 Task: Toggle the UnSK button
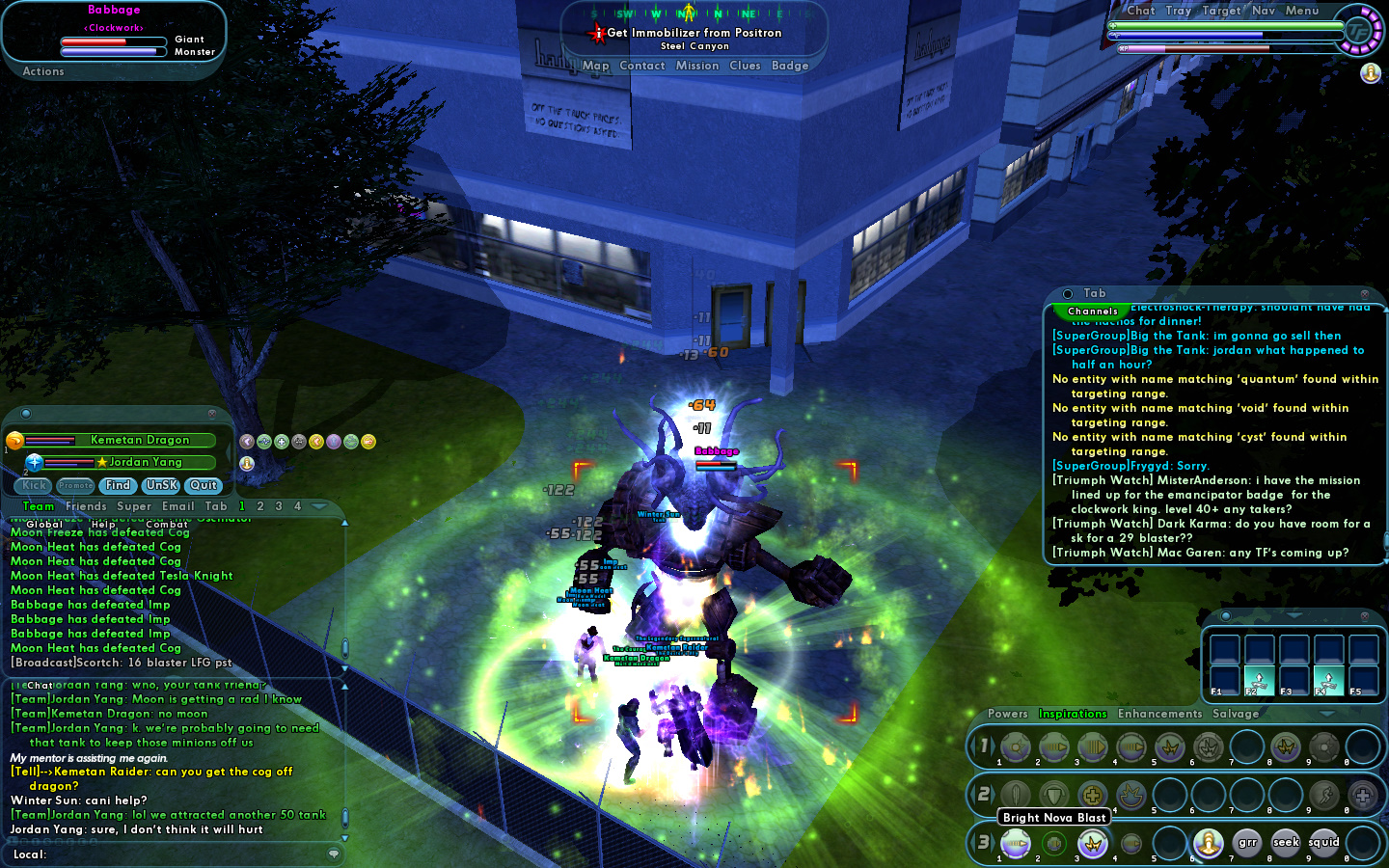coord(161,485)
